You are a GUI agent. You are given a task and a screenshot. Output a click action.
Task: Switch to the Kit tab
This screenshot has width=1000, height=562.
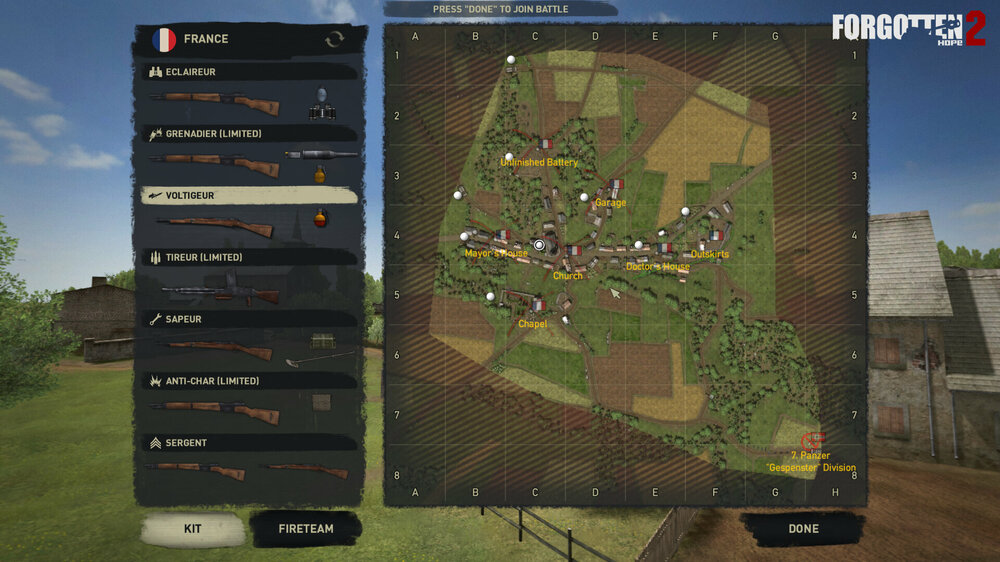pyautogui.click(x=193, y=529)
